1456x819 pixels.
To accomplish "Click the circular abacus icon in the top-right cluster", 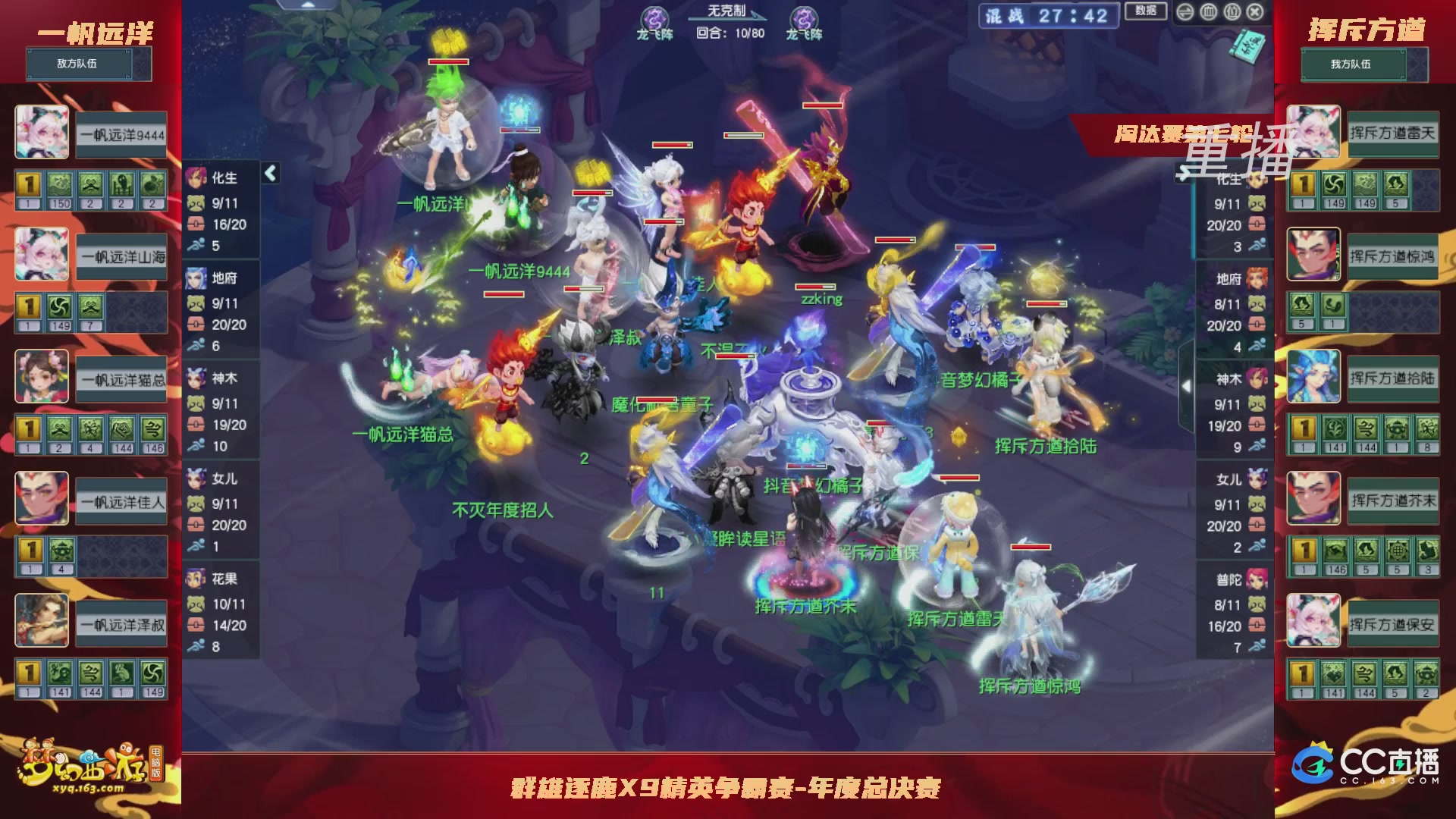I will pyautogui.click(x=1232, y=12).
